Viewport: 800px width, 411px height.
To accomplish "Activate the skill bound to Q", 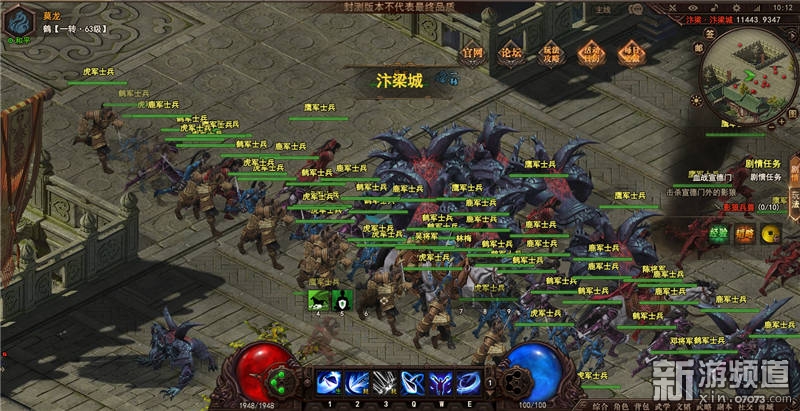I will click(411, 383).
